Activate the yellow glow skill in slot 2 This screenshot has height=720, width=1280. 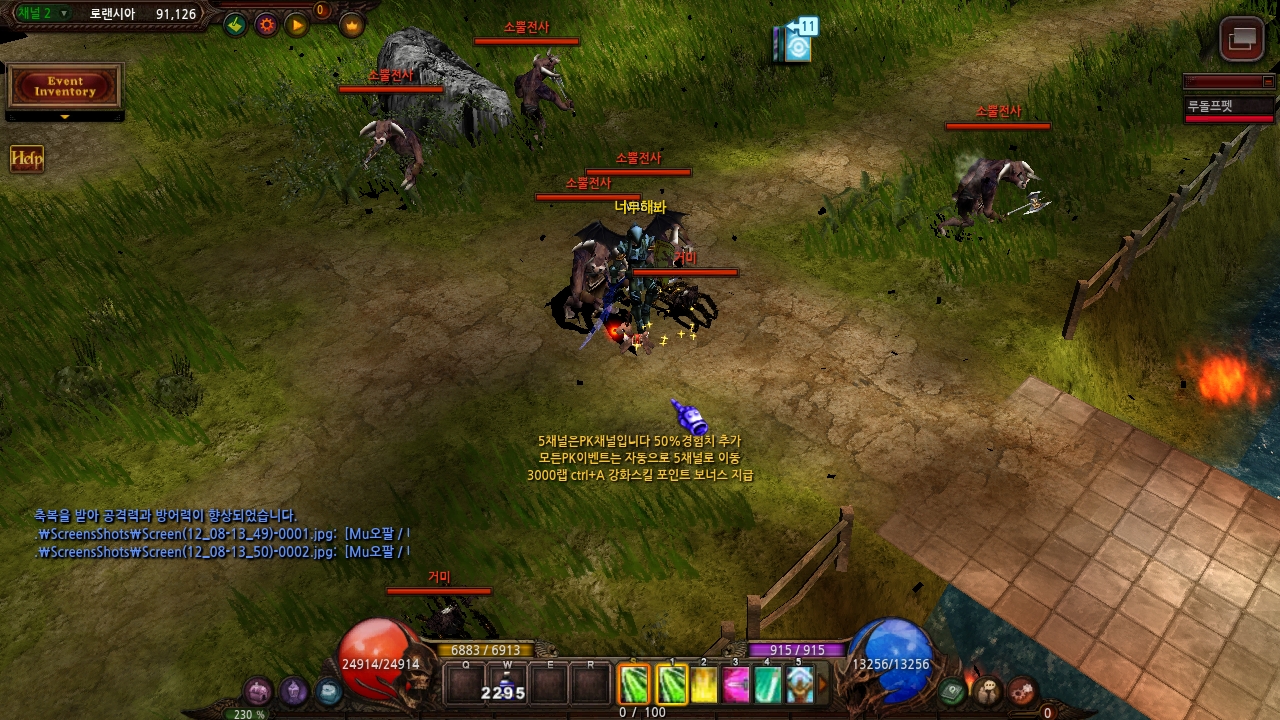point(704,685)
